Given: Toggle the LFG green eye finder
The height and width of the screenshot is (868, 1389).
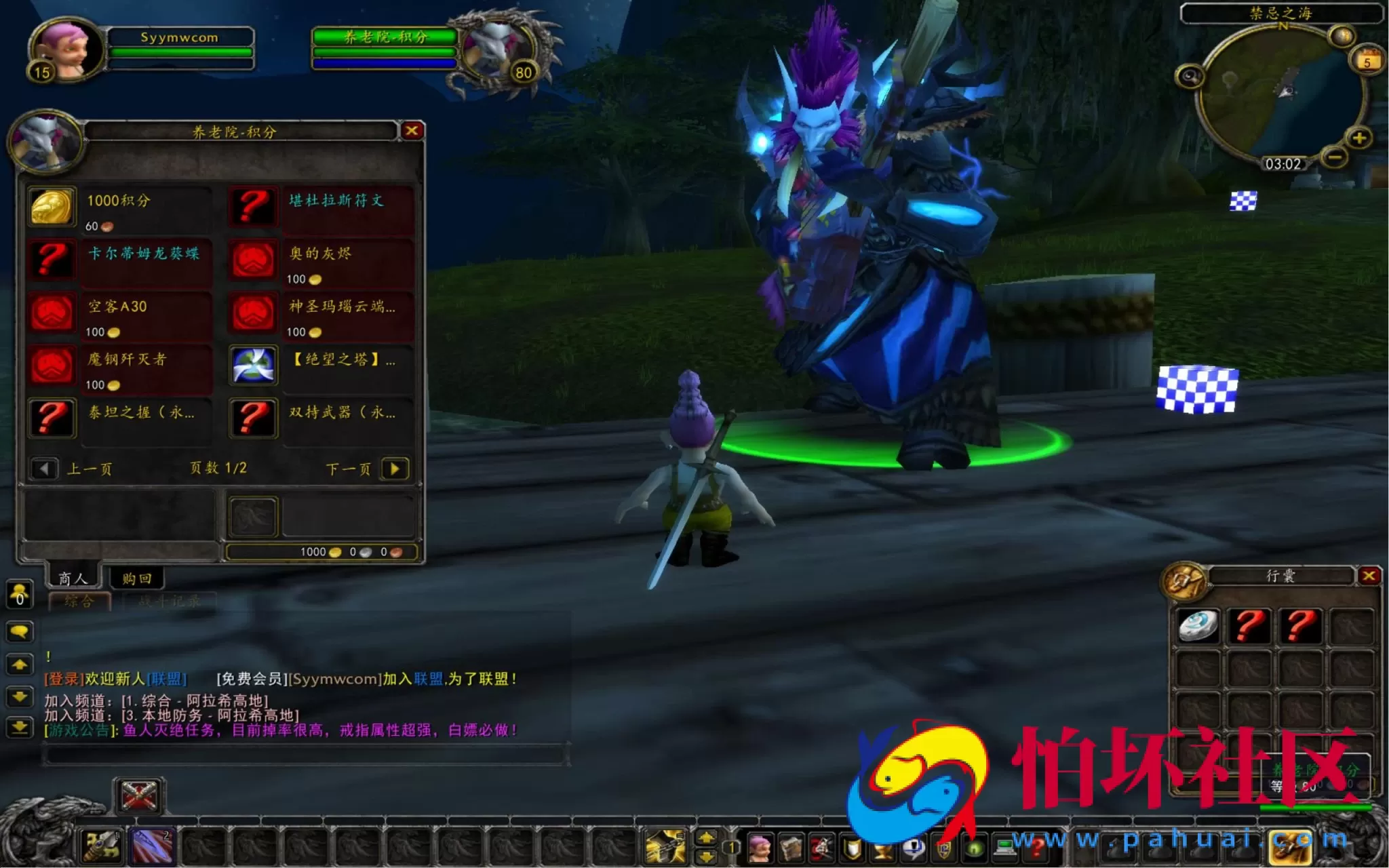Looking at the screenshot, I should pyautogui.click(x=974, y=848).
